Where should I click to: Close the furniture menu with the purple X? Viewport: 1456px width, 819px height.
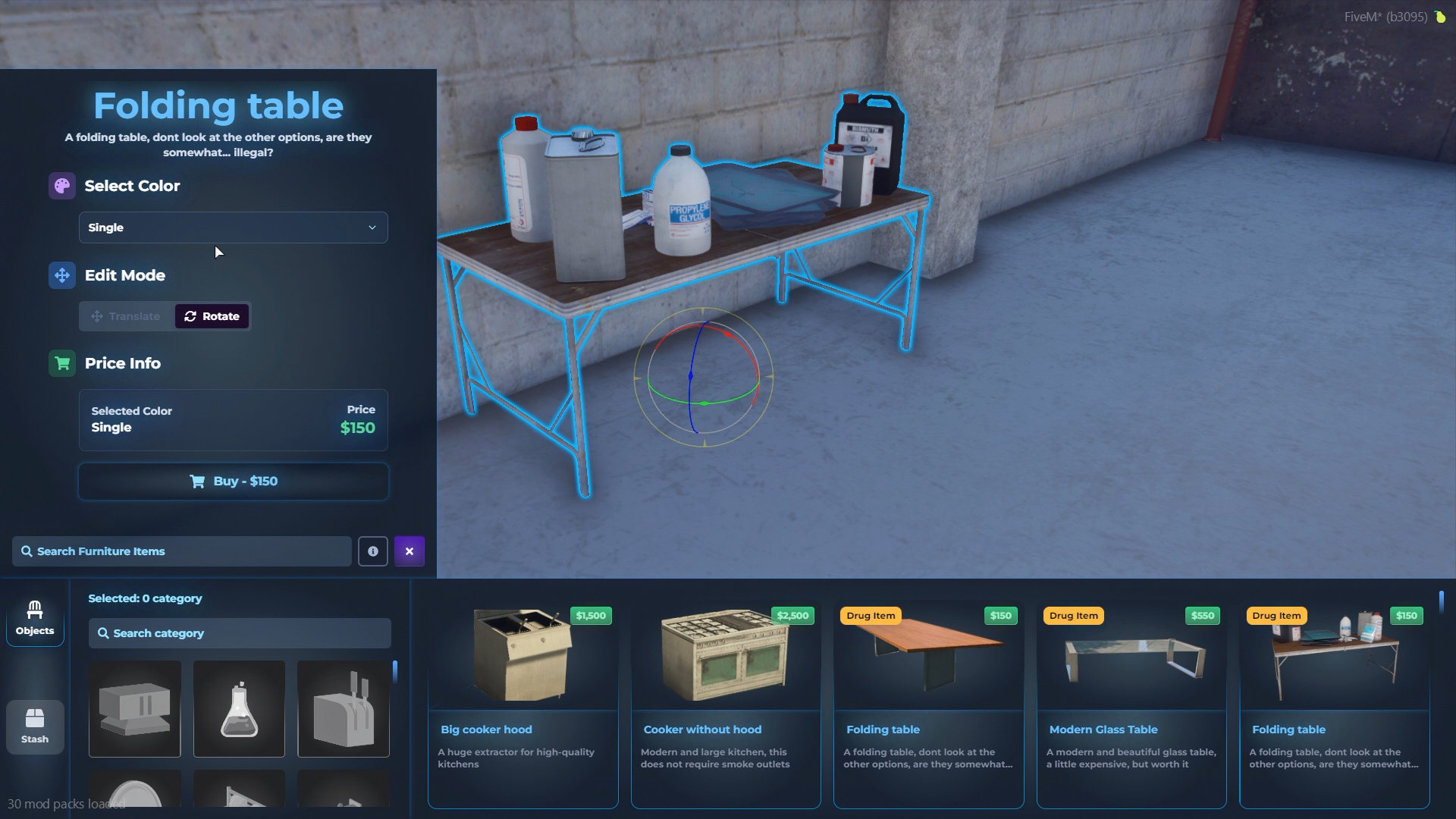[x=409, y=551]
